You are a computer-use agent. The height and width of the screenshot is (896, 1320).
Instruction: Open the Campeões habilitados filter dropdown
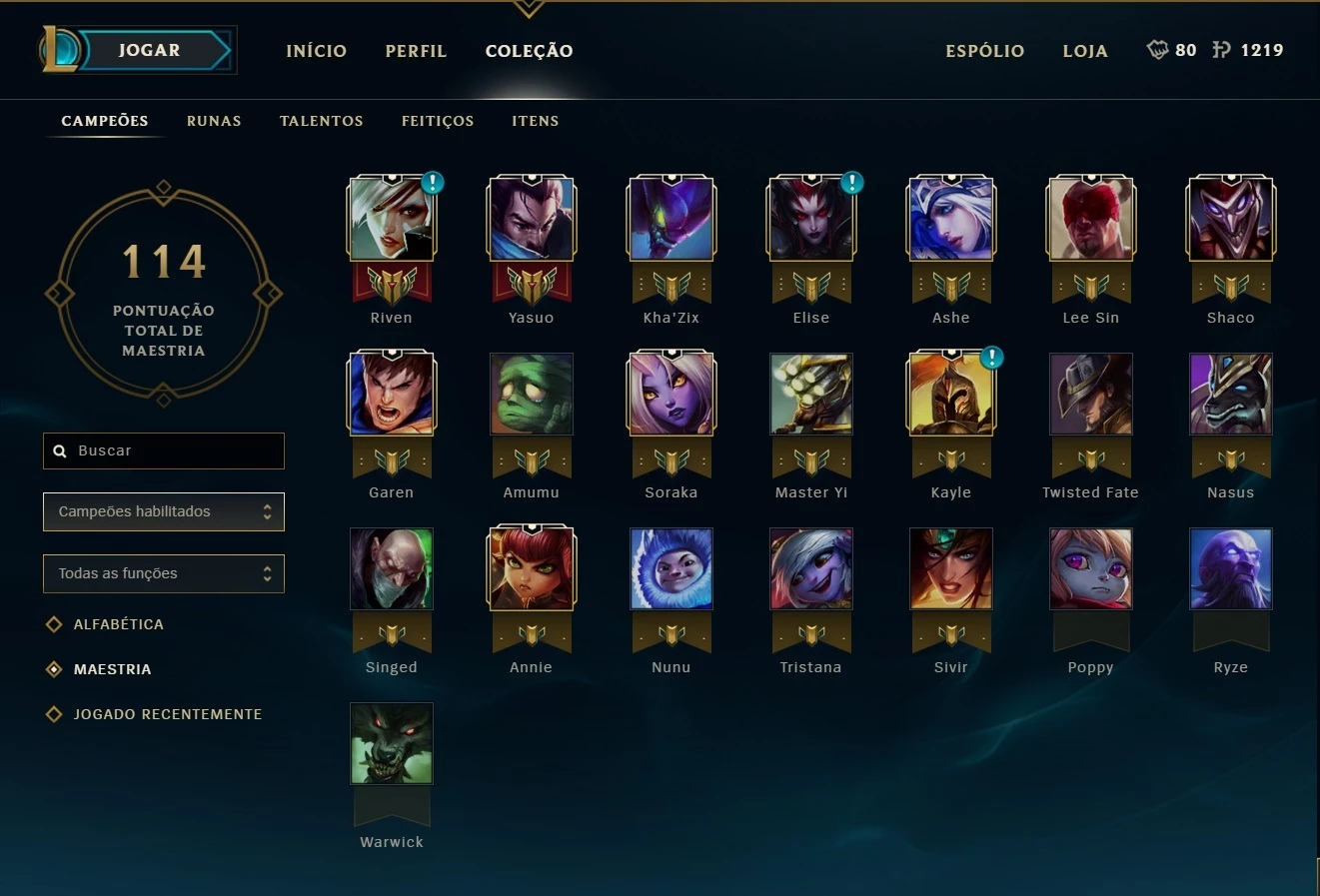pyautogui.click(x=163, y=511)
